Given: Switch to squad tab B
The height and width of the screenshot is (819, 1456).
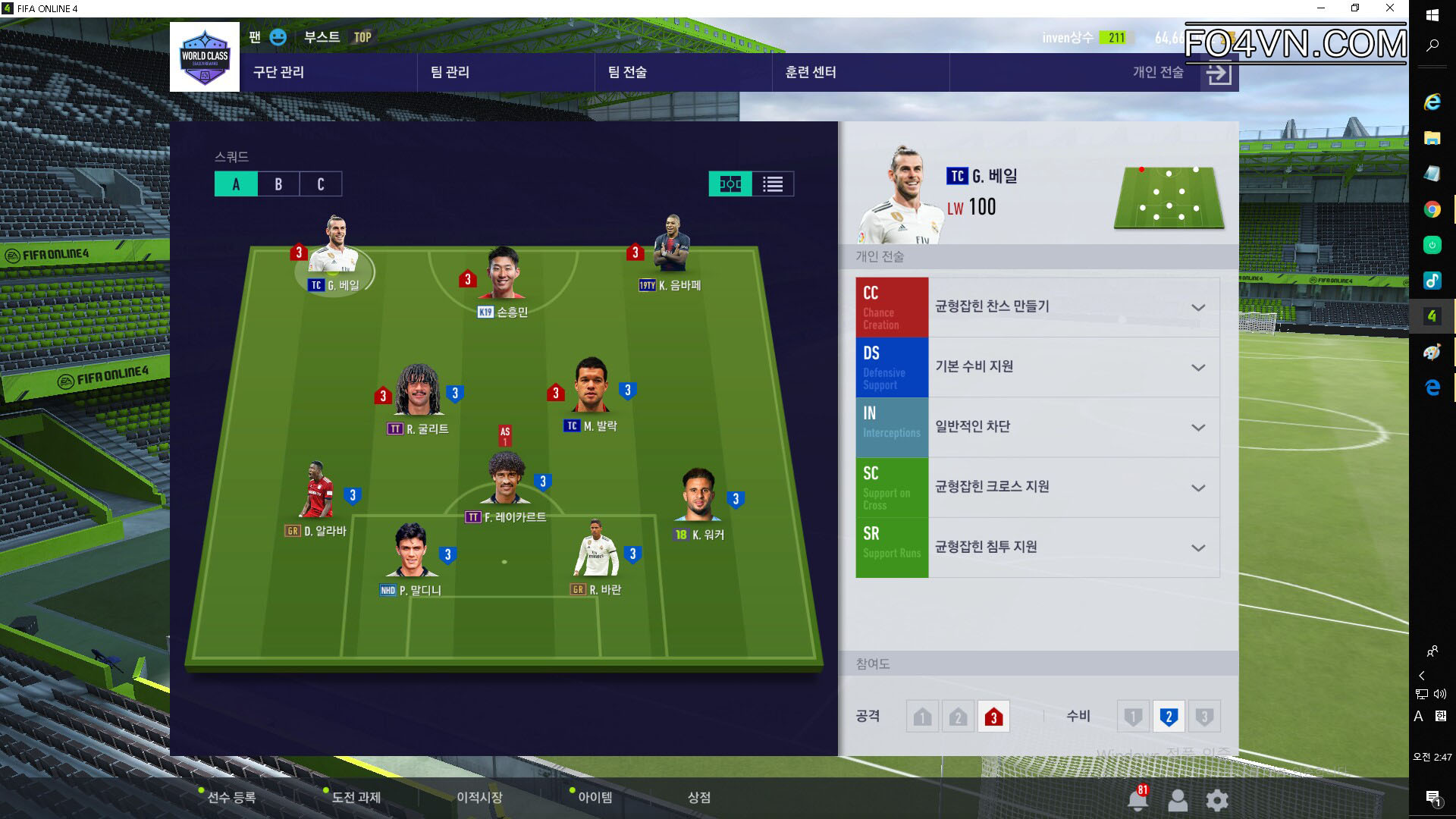Looking at the screenshot, I should coord(278,184).
